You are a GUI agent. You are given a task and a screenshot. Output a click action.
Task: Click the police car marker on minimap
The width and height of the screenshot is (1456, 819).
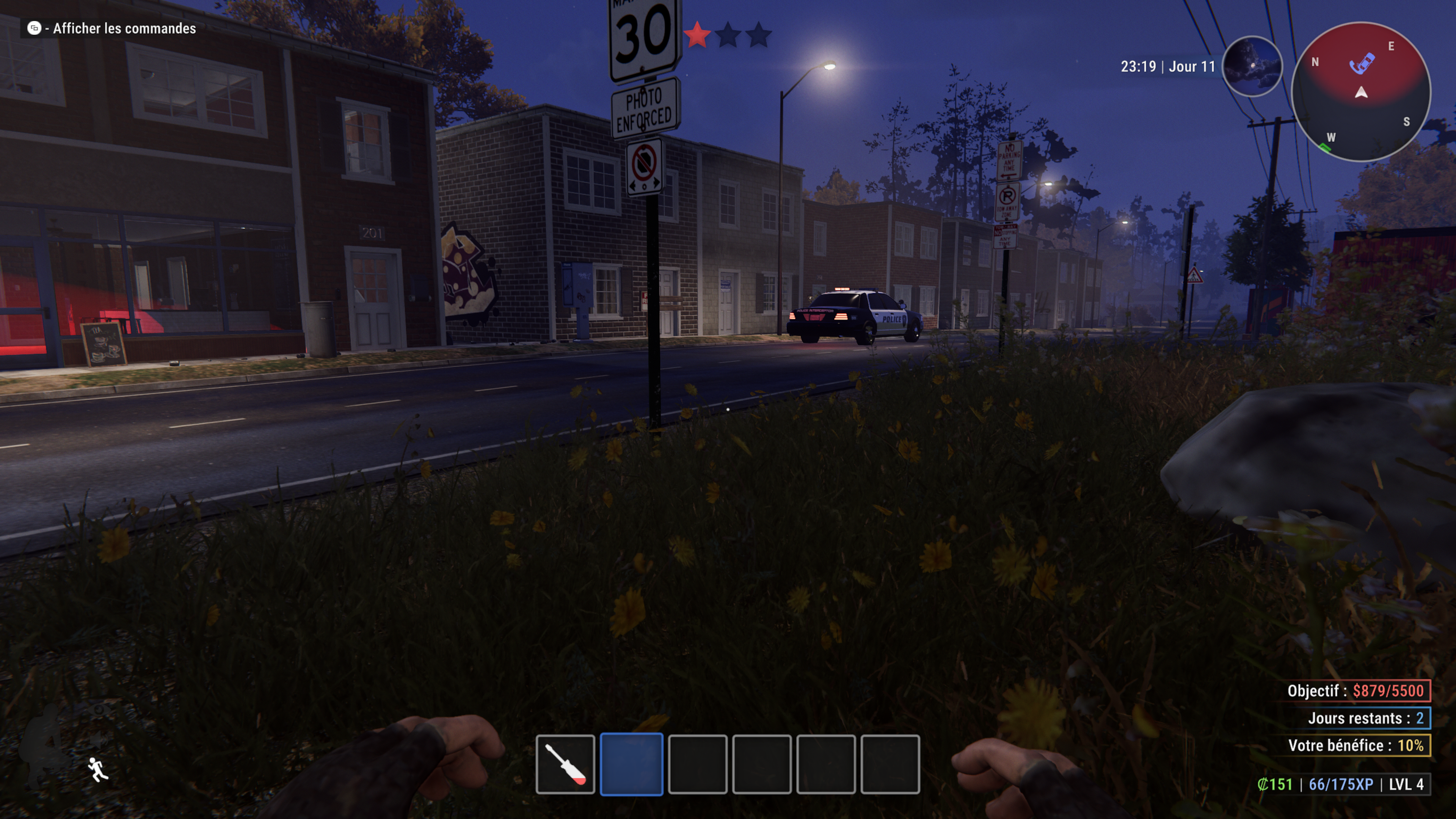click(x=1362, y=63)
